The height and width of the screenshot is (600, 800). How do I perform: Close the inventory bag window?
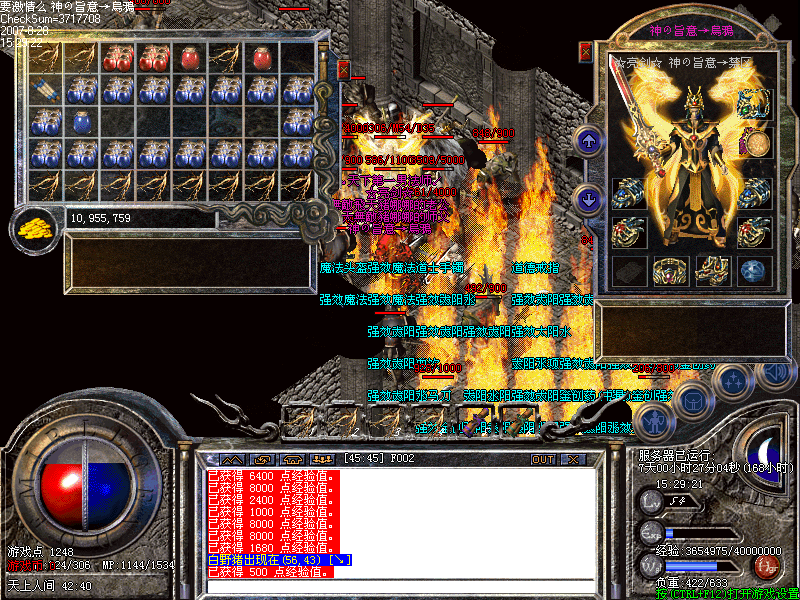click(344, 70)
